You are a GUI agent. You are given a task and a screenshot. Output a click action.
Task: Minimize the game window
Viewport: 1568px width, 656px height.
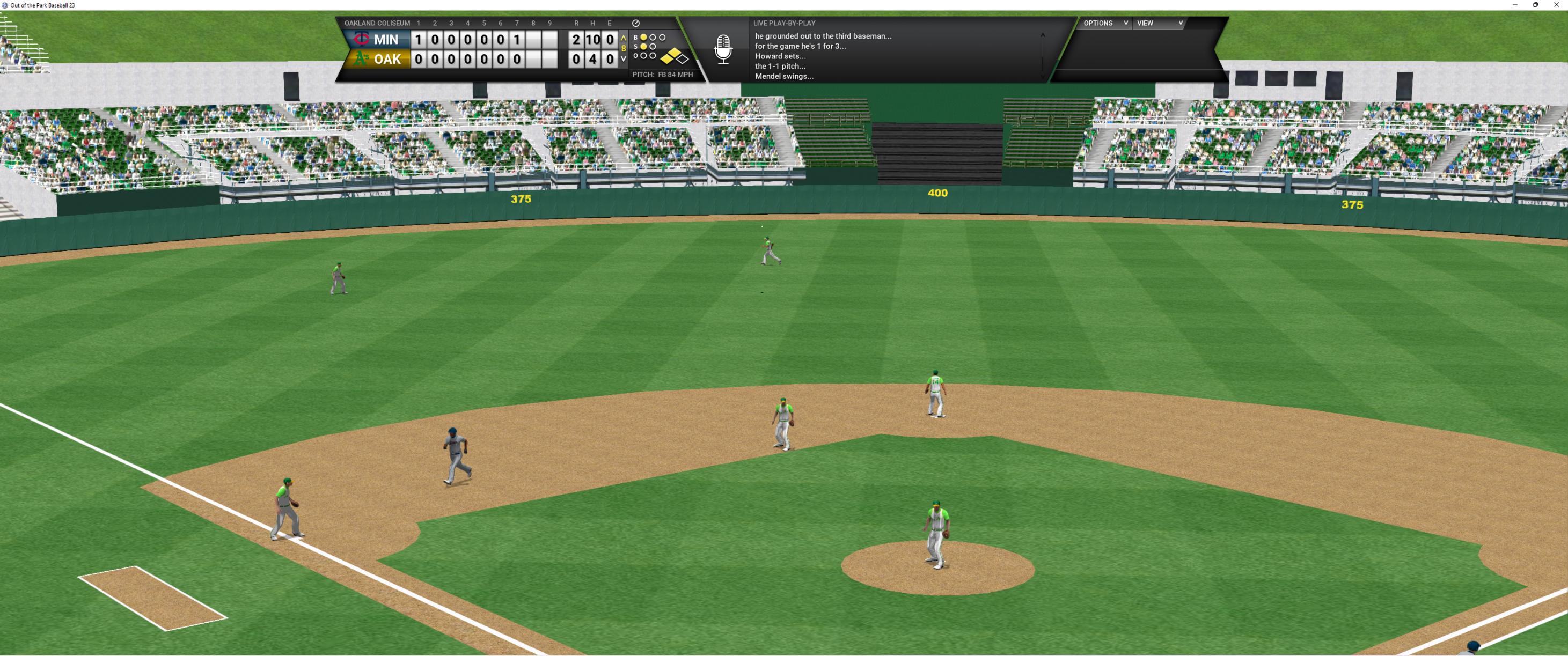point(1514,5)
